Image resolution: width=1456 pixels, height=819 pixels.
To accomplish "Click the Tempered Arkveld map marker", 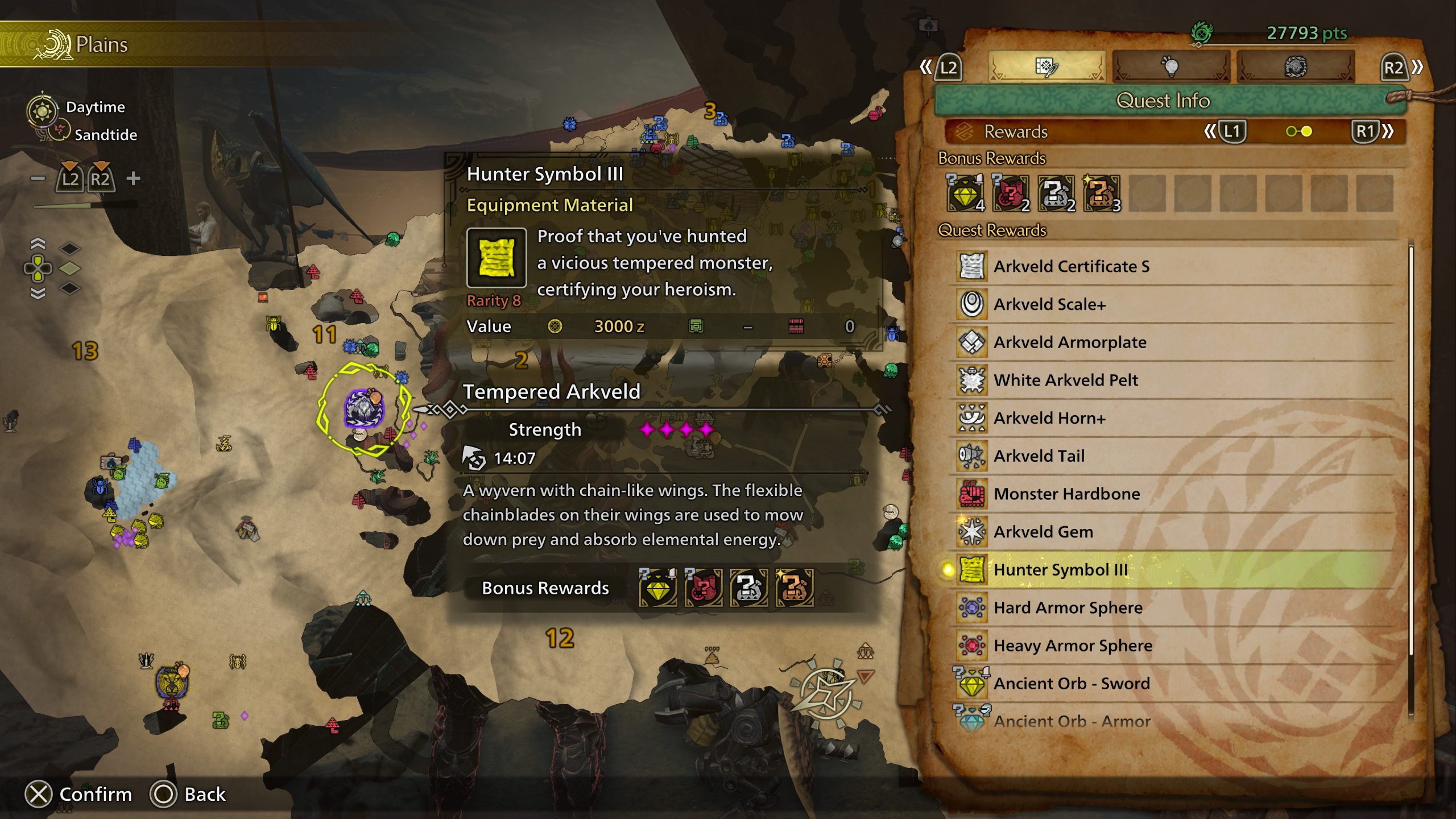I will point(364,408).
